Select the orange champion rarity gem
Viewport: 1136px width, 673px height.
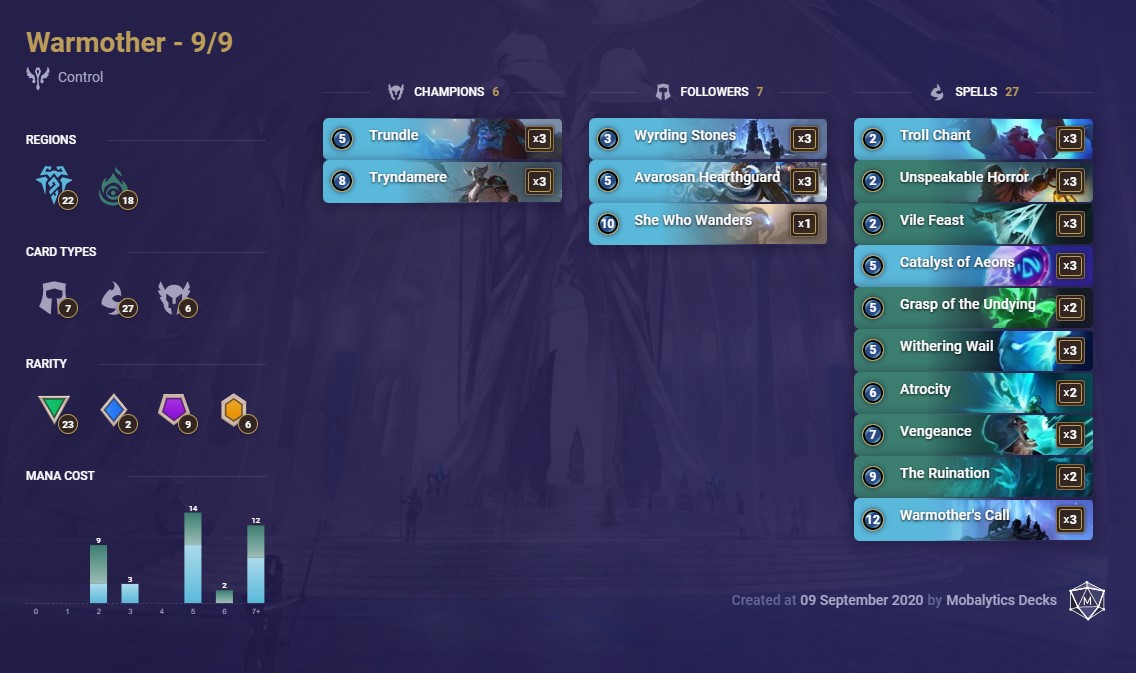[235, 409]
